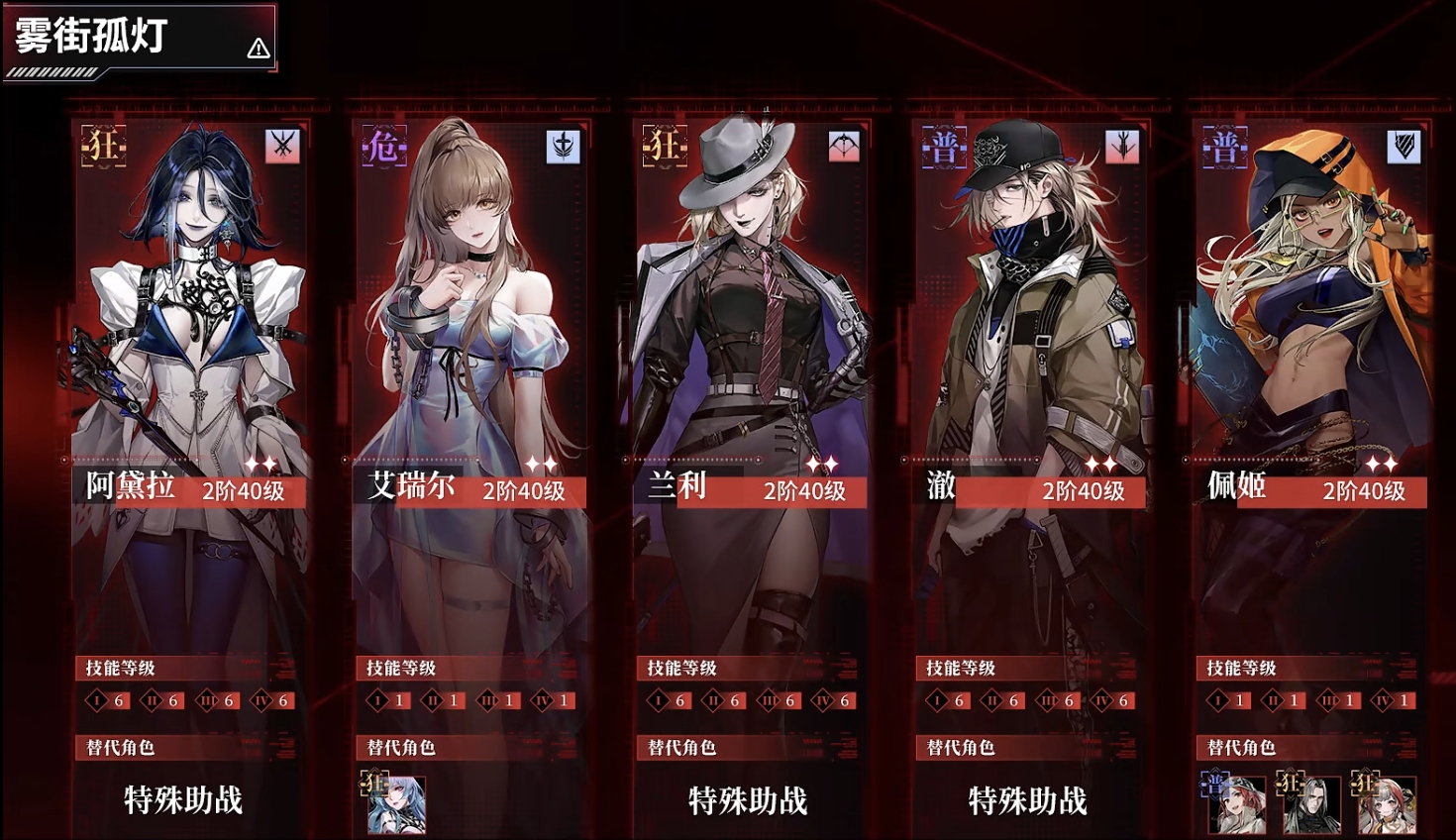This screenshot has width=1456, height=840.
Task: Click the warning triangle beside 雾街孤灯
Action: click(258, 47)
